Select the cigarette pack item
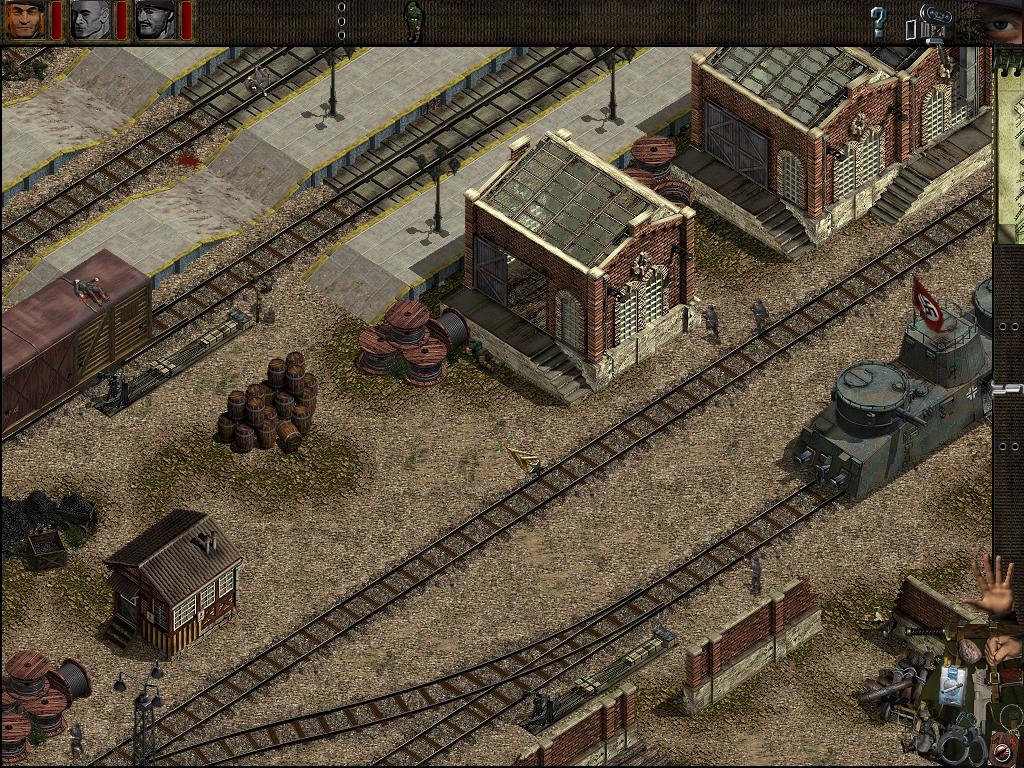 click(952, 686)
